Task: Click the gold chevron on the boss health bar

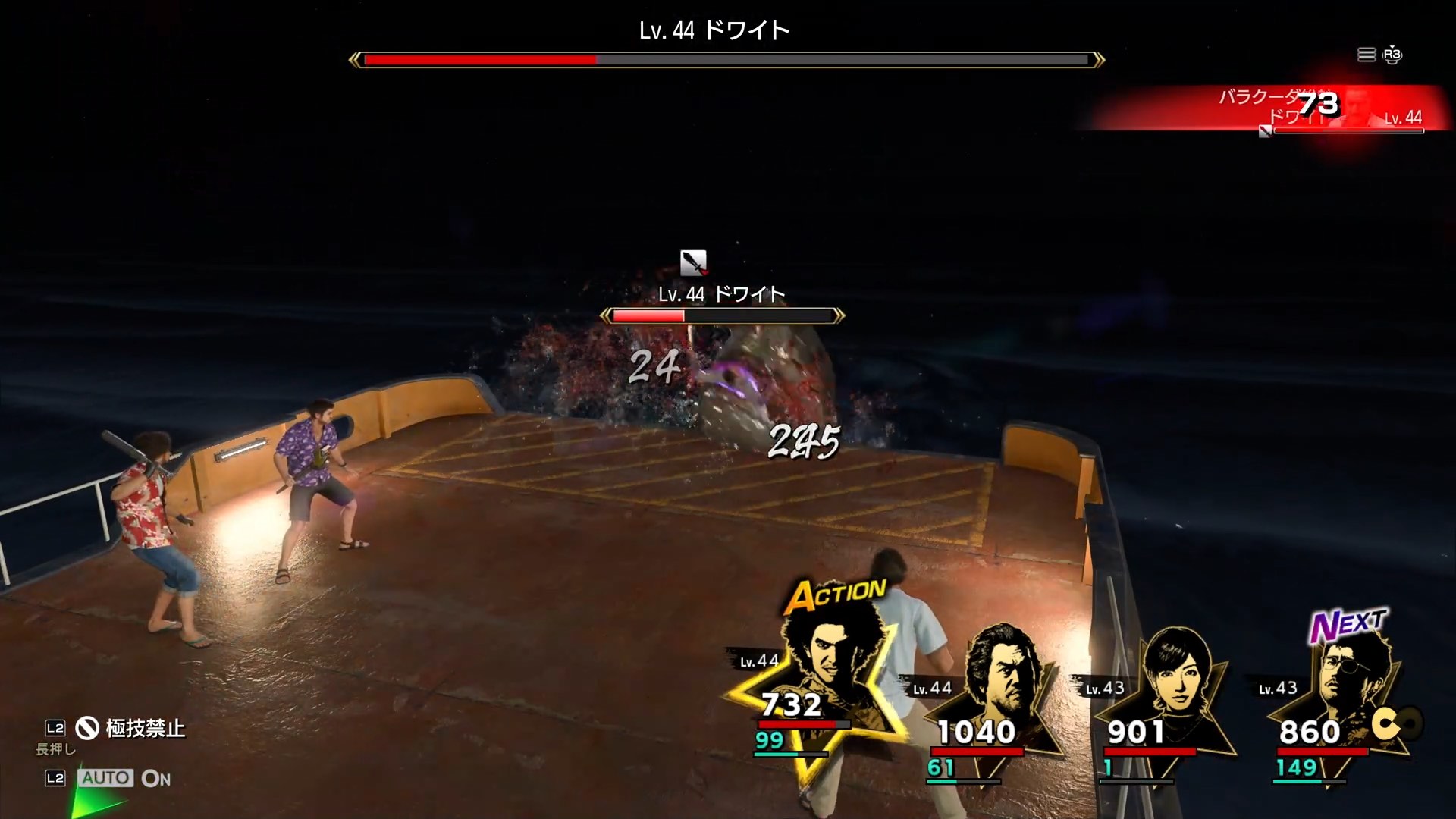Action: (354, 58)
